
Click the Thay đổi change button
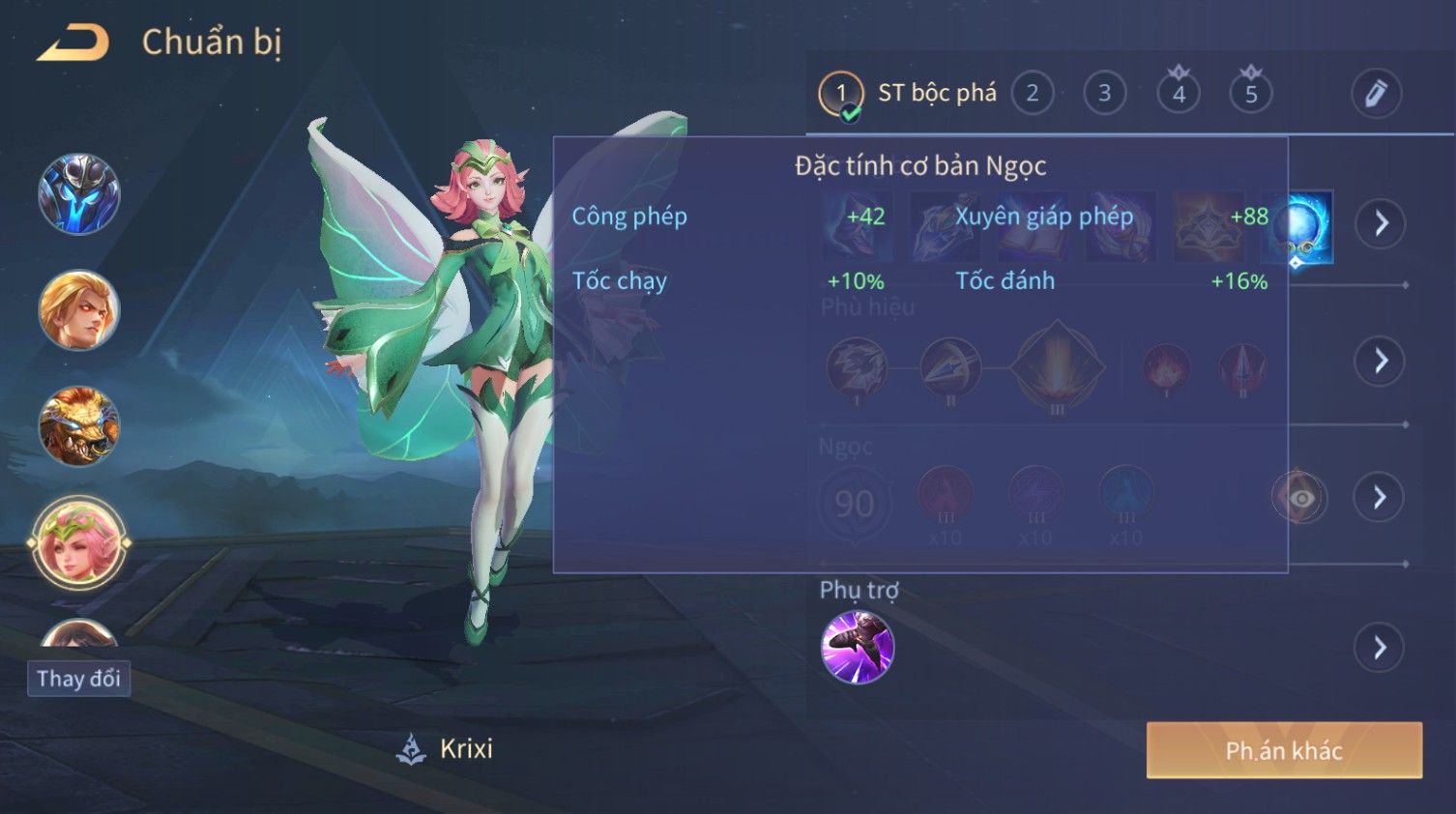click(x=78, y=679)
